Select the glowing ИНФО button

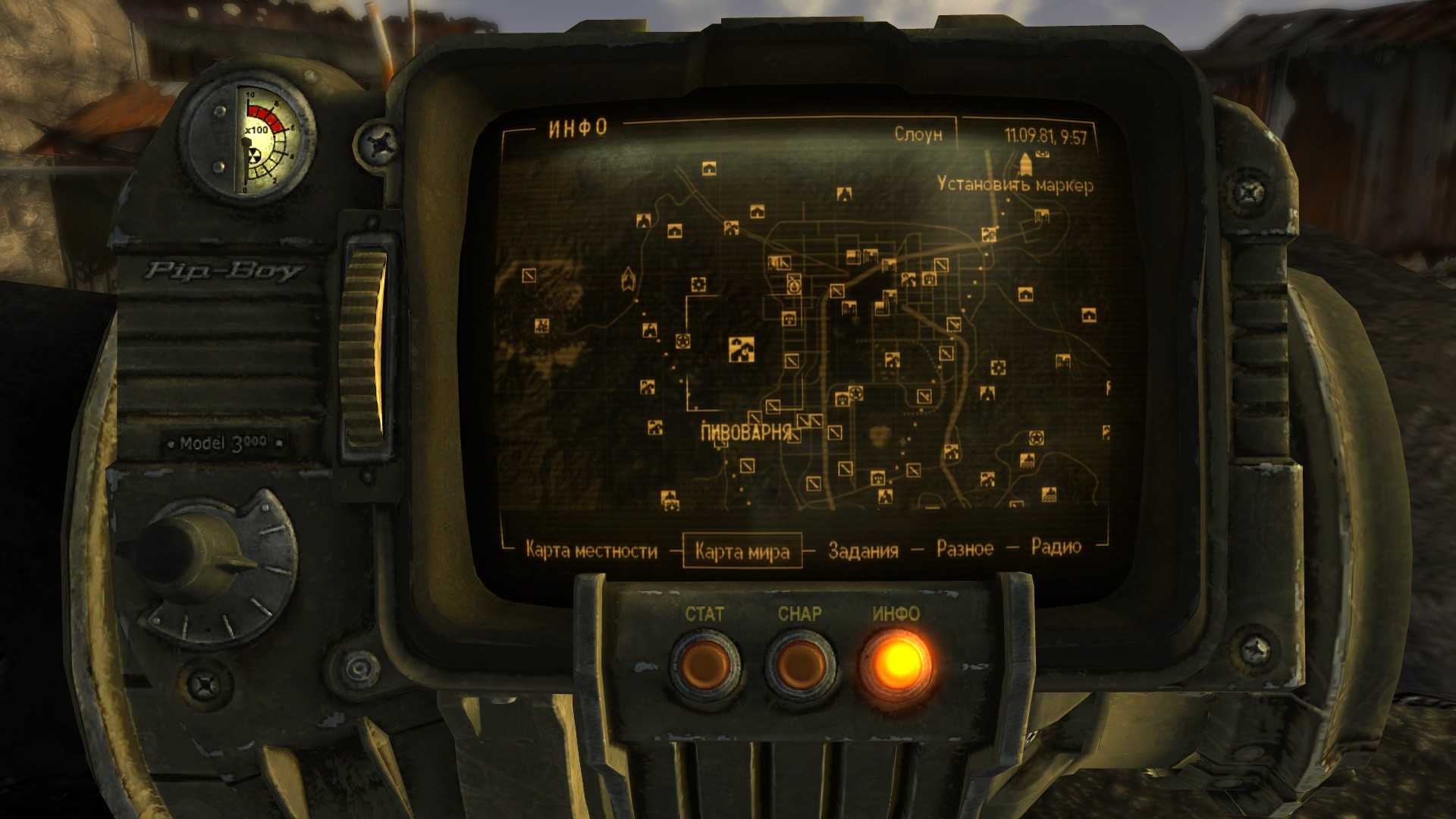[x=897, y=664]
